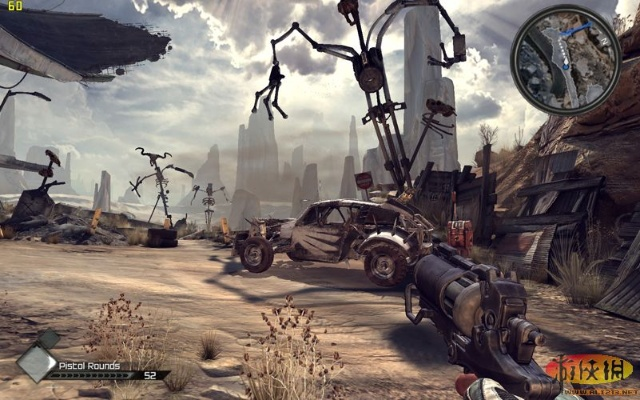Open the circular minimap
Screen dimensions: 640x400
point(565,60)
